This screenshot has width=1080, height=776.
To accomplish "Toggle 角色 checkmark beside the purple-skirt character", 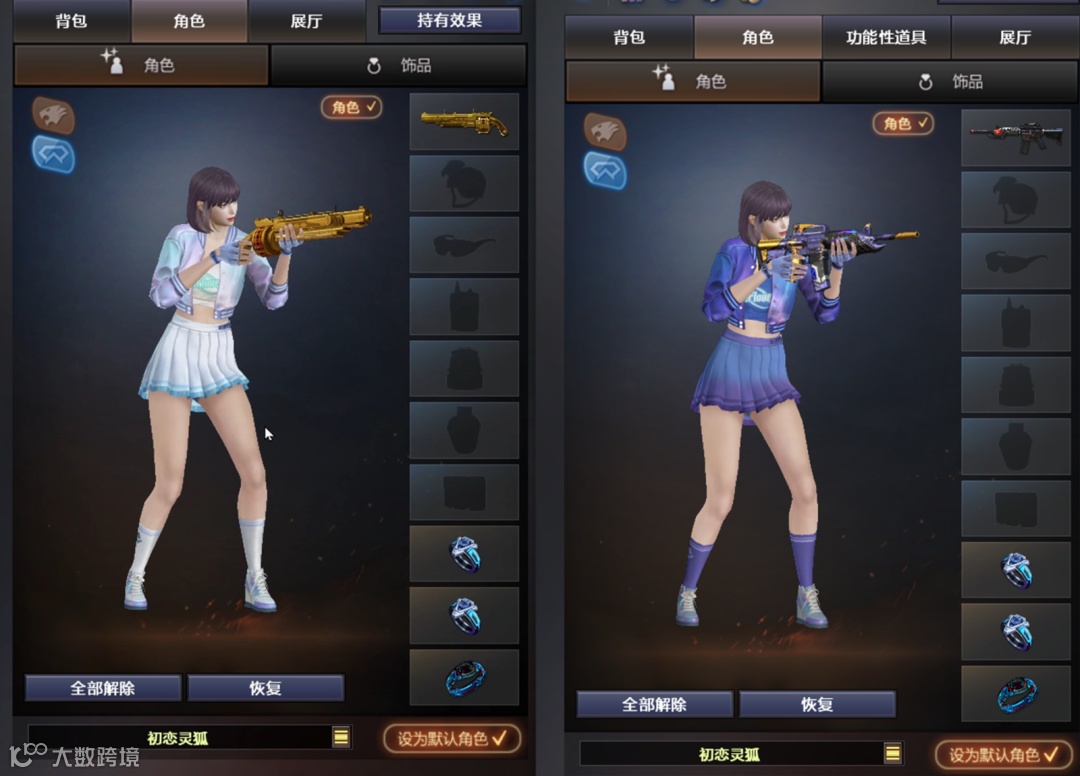I will click(904, 123).
